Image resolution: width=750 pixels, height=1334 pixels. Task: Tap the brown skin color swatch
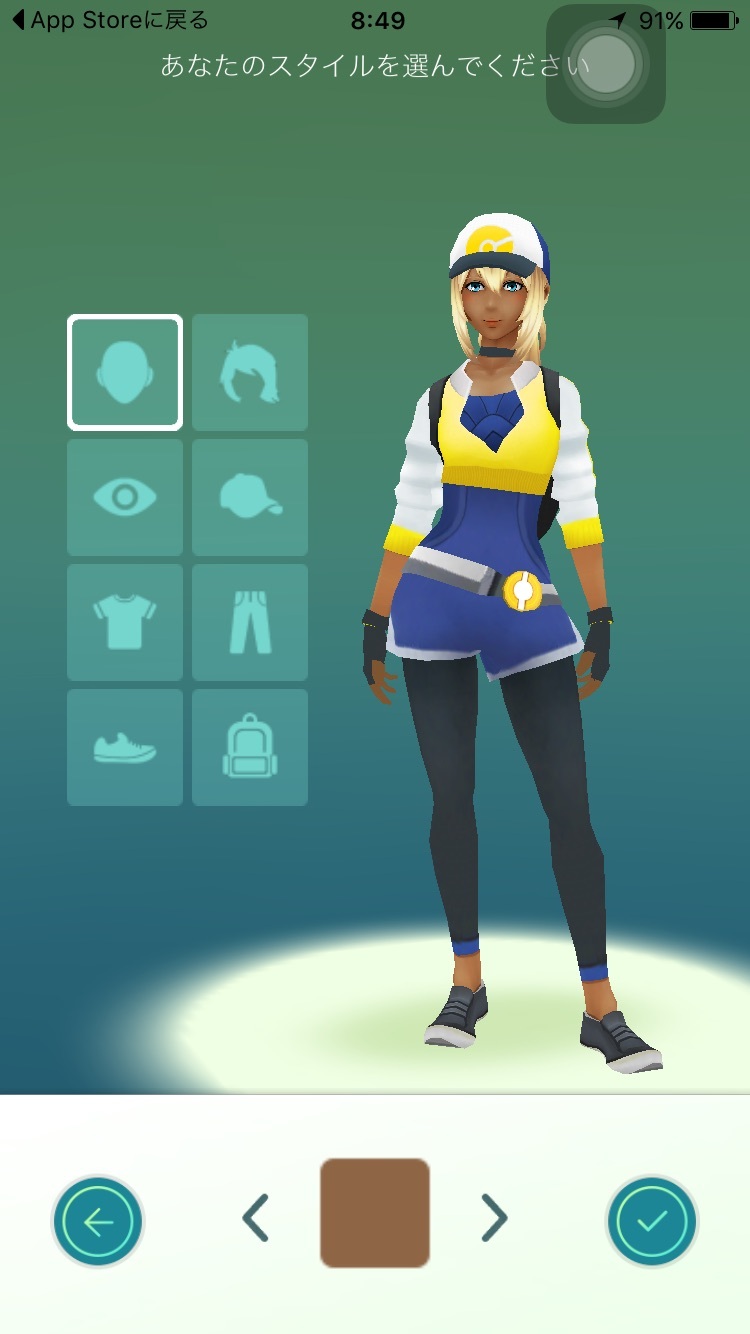click(x=375, y=1213)
